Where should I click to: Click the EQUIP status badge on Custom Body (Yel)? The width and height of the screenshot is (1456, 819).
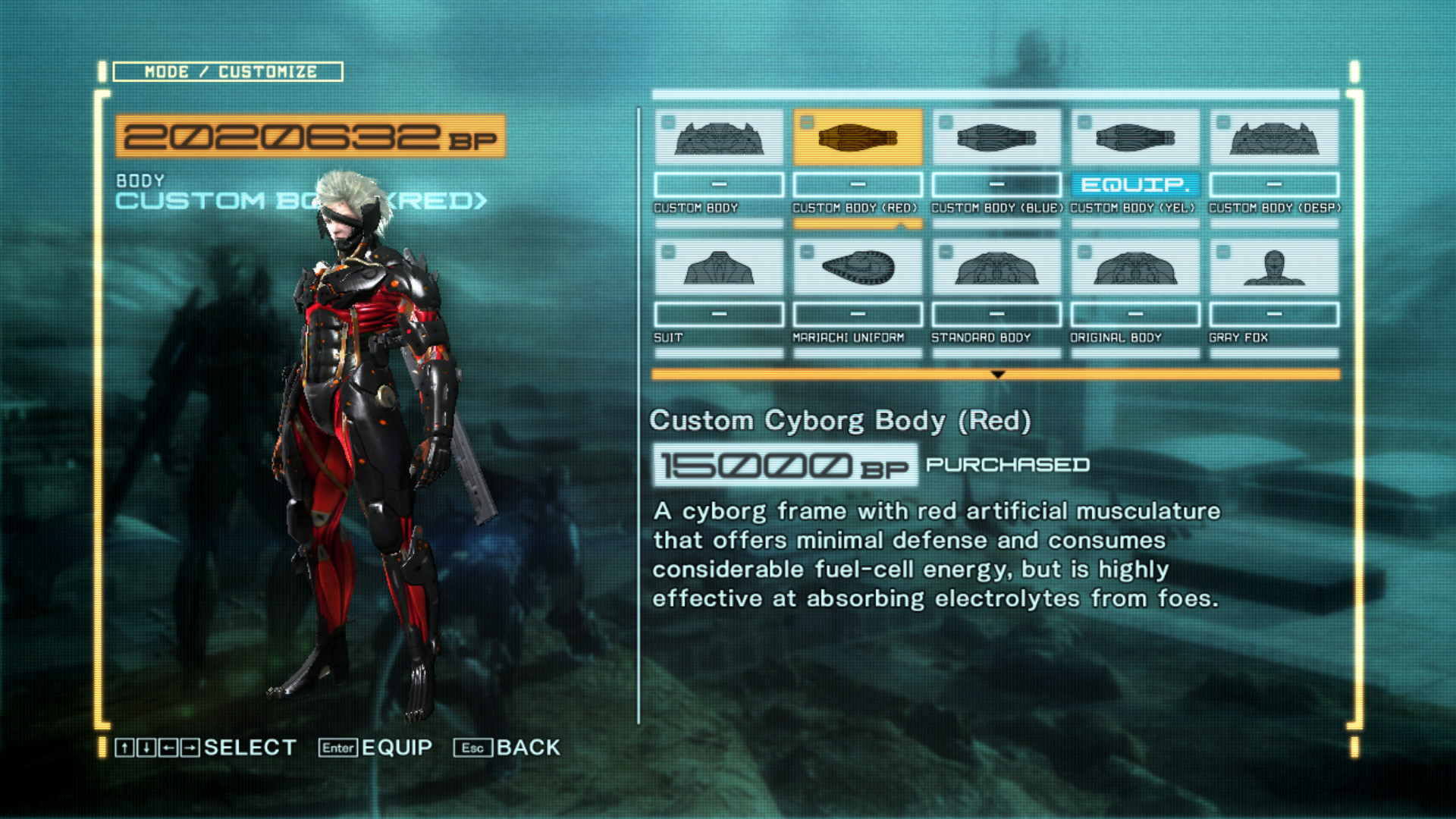[x=1134, y=184]
